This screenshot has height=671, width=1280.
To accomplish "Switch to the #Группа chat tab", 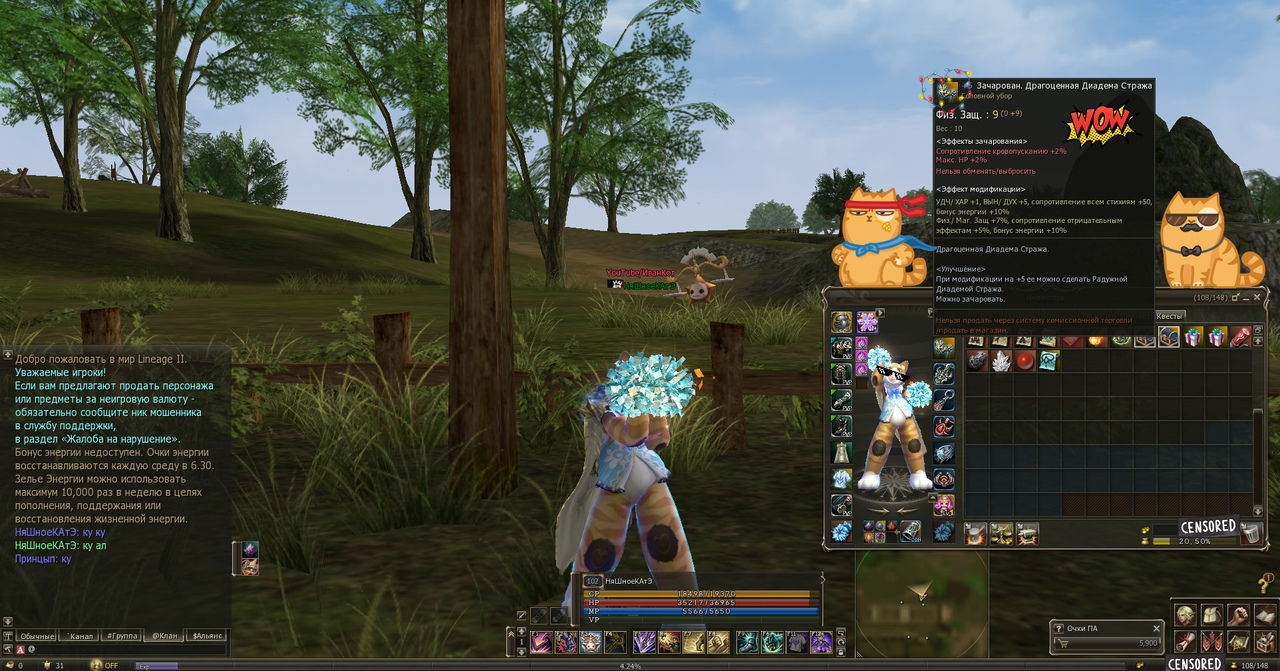I will [122, 636].
